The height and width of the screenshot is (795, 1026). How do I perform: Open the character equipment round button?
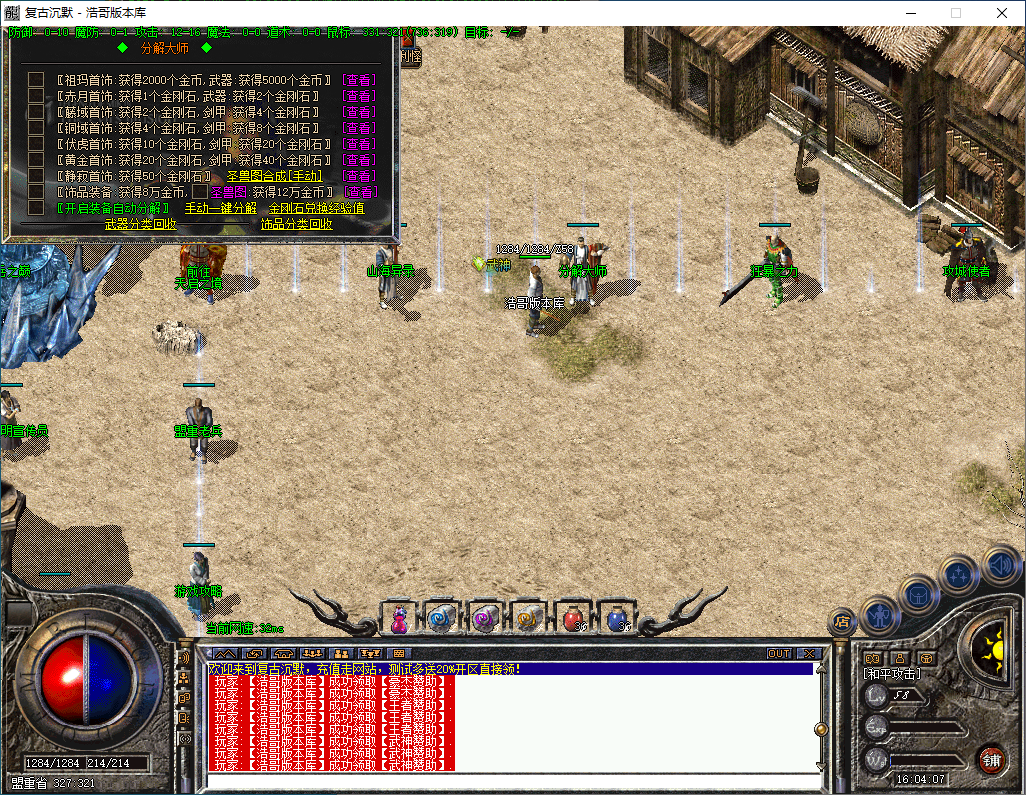tap(880, 614)
